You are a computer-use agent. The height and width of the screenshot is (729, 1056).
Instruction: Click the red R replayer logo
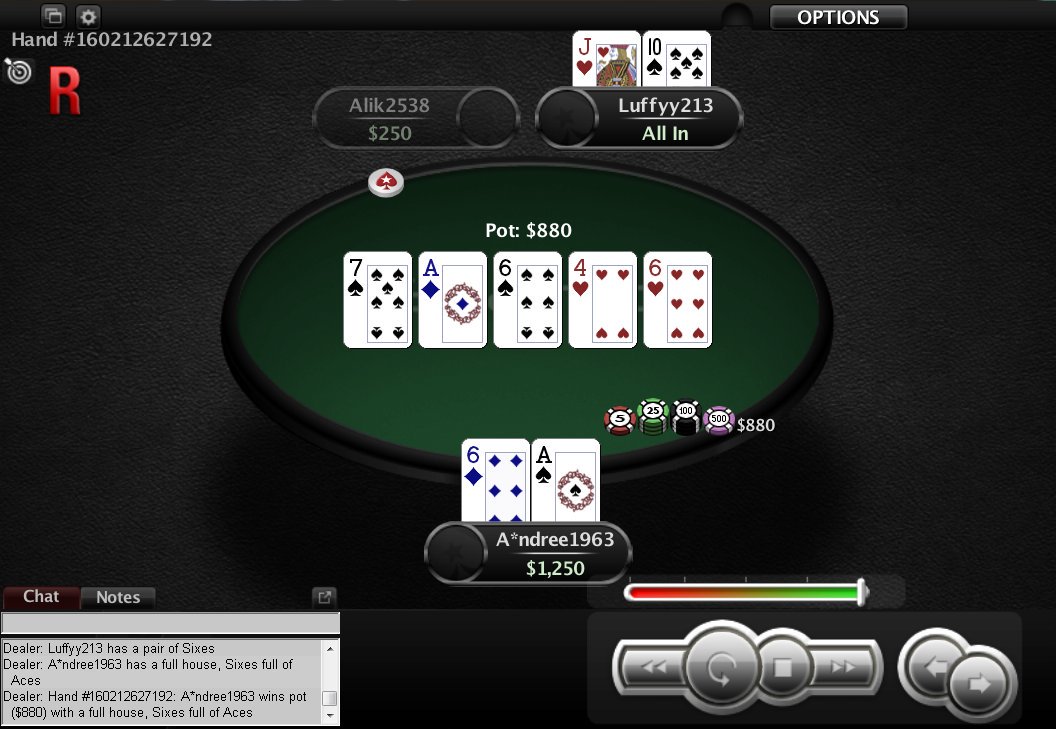pyautogui.click(x=65, y=92)
